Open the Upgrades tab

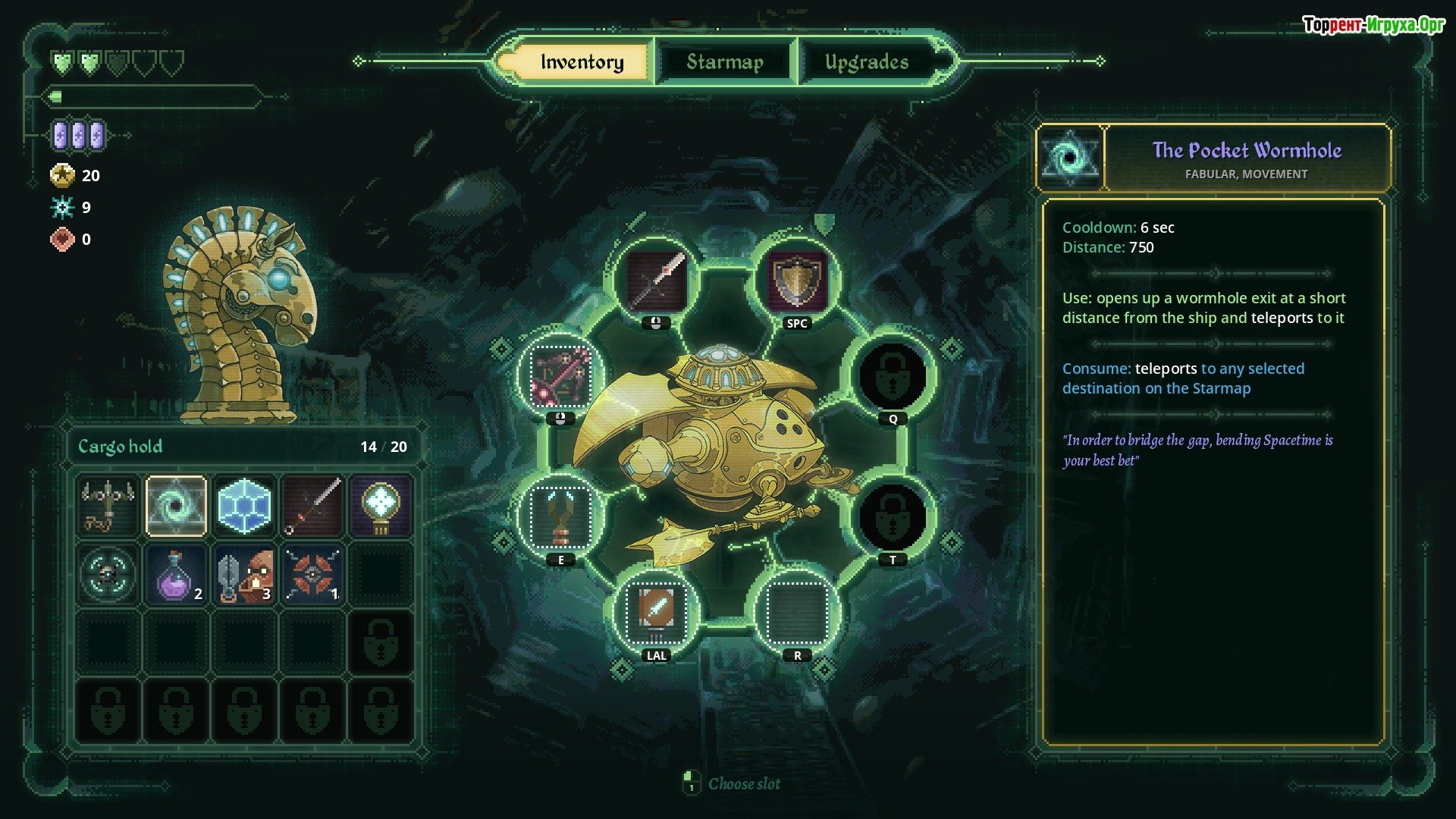(866, 61)
